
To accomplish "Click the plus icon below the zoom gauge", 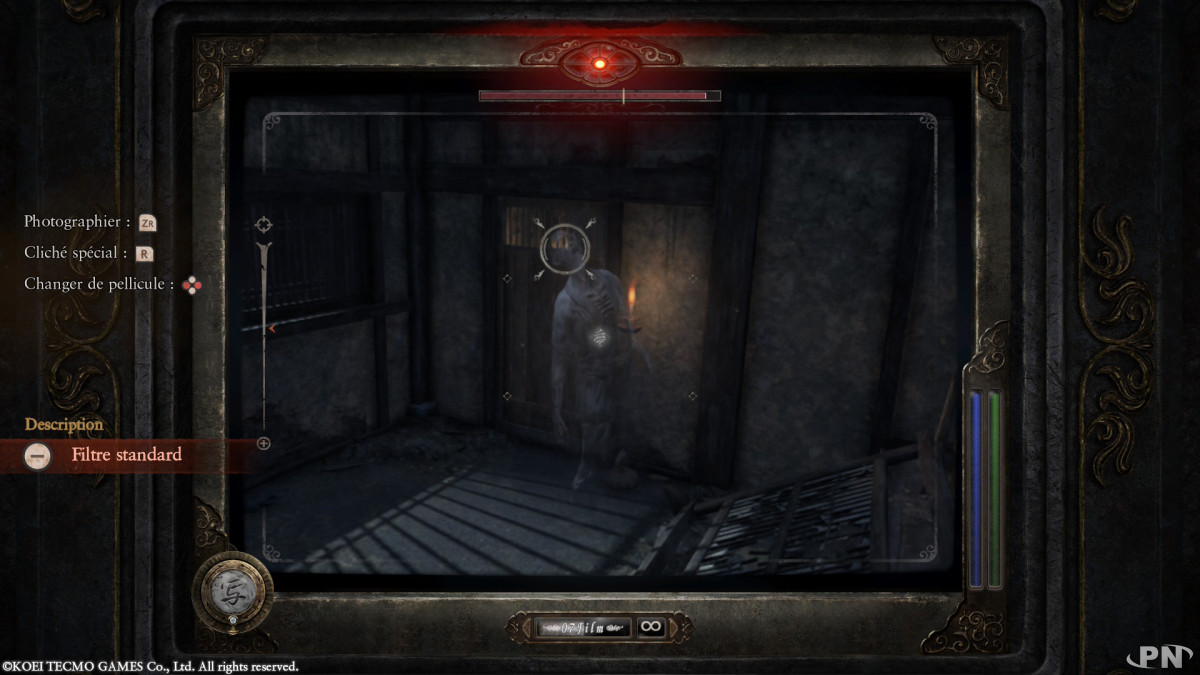I will pyautogui.click(x=264, y=443).
